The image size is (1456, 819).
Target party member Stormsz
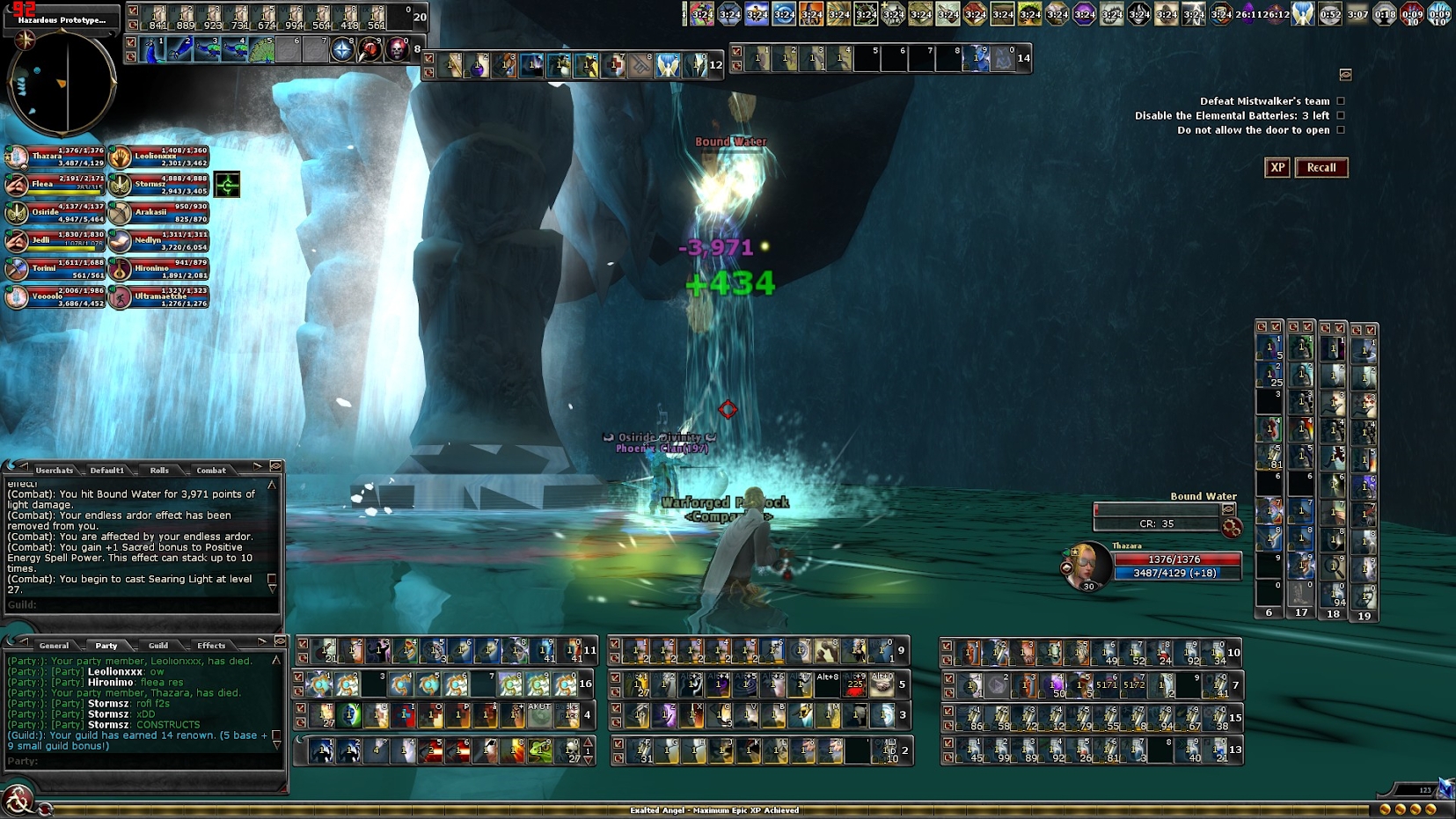[x=159, y=185]
